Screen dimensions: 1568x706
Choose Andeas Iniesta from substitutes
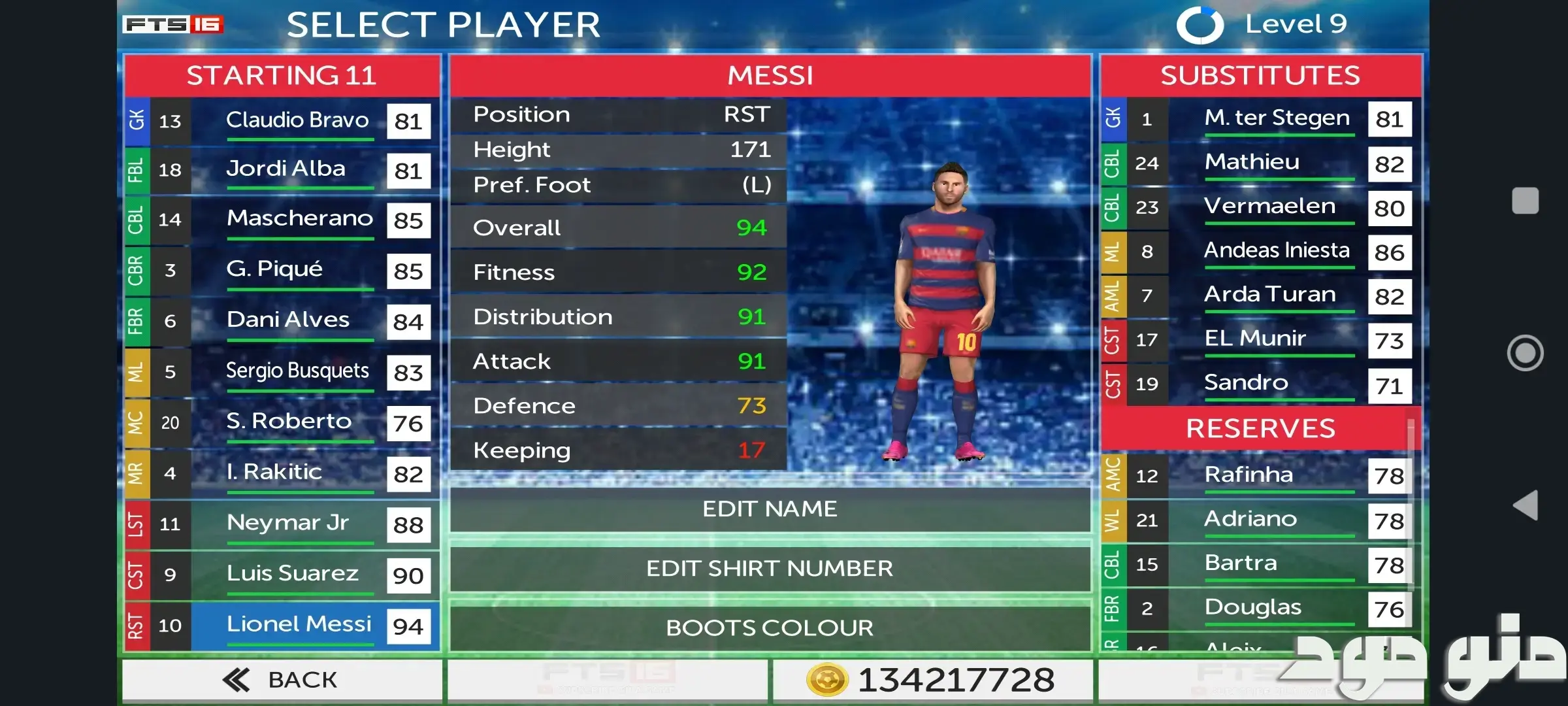point(1277,252)
